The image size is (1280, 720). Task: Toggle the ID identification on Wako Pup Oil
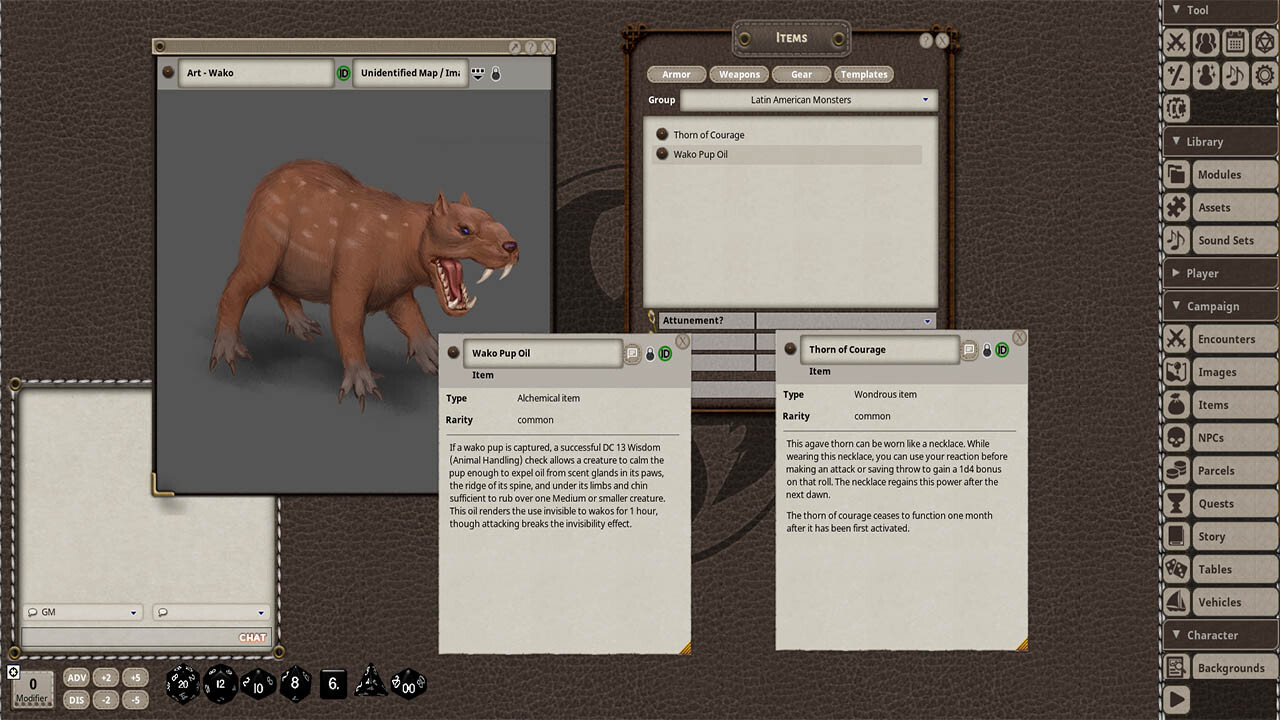664,353
